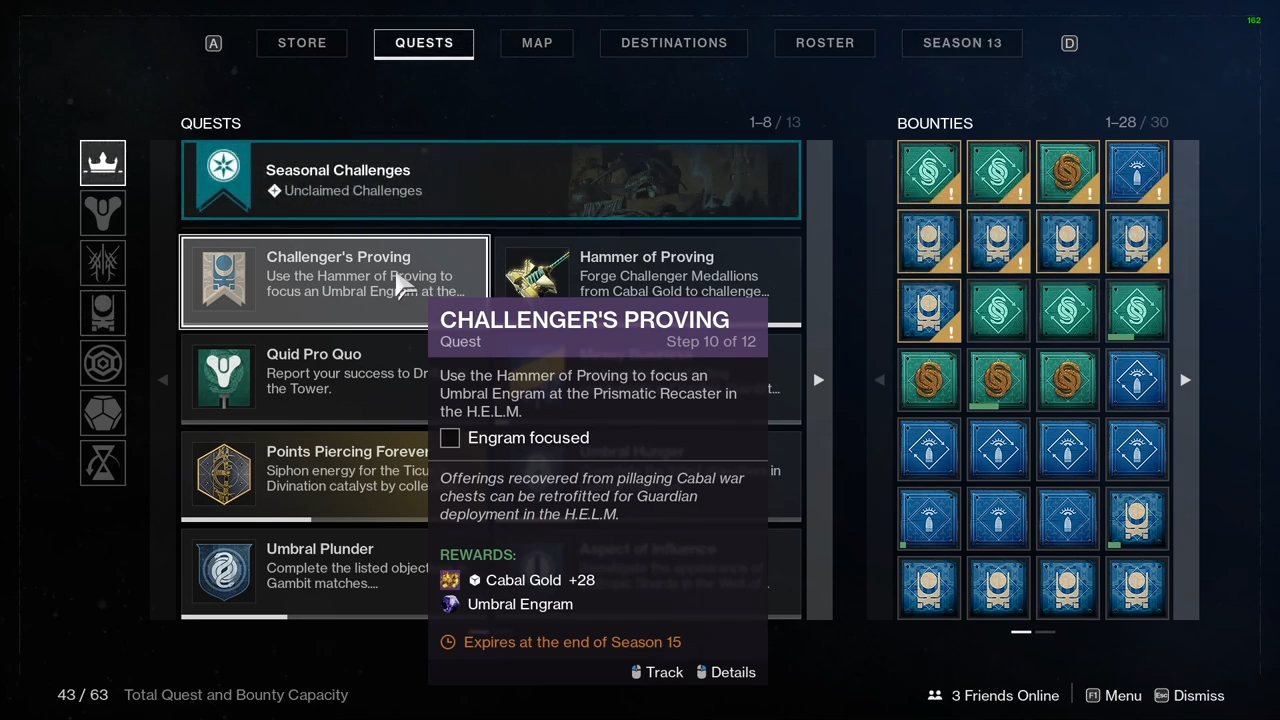Select the first teal bounty tile
The height and width of the screenshot is (720, 1280).
coord(929,173)
